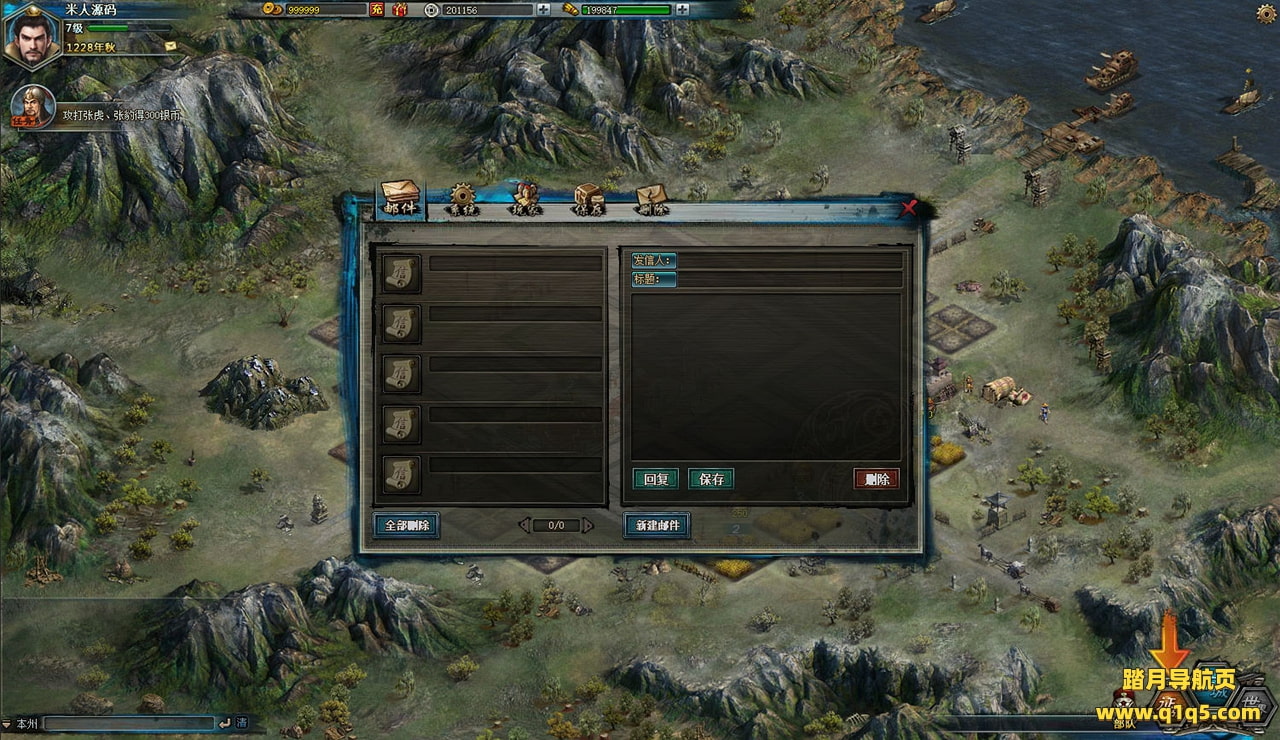Open the 保存 saved mail tab
Screen dimensions: 1280x740
[588, 202]
